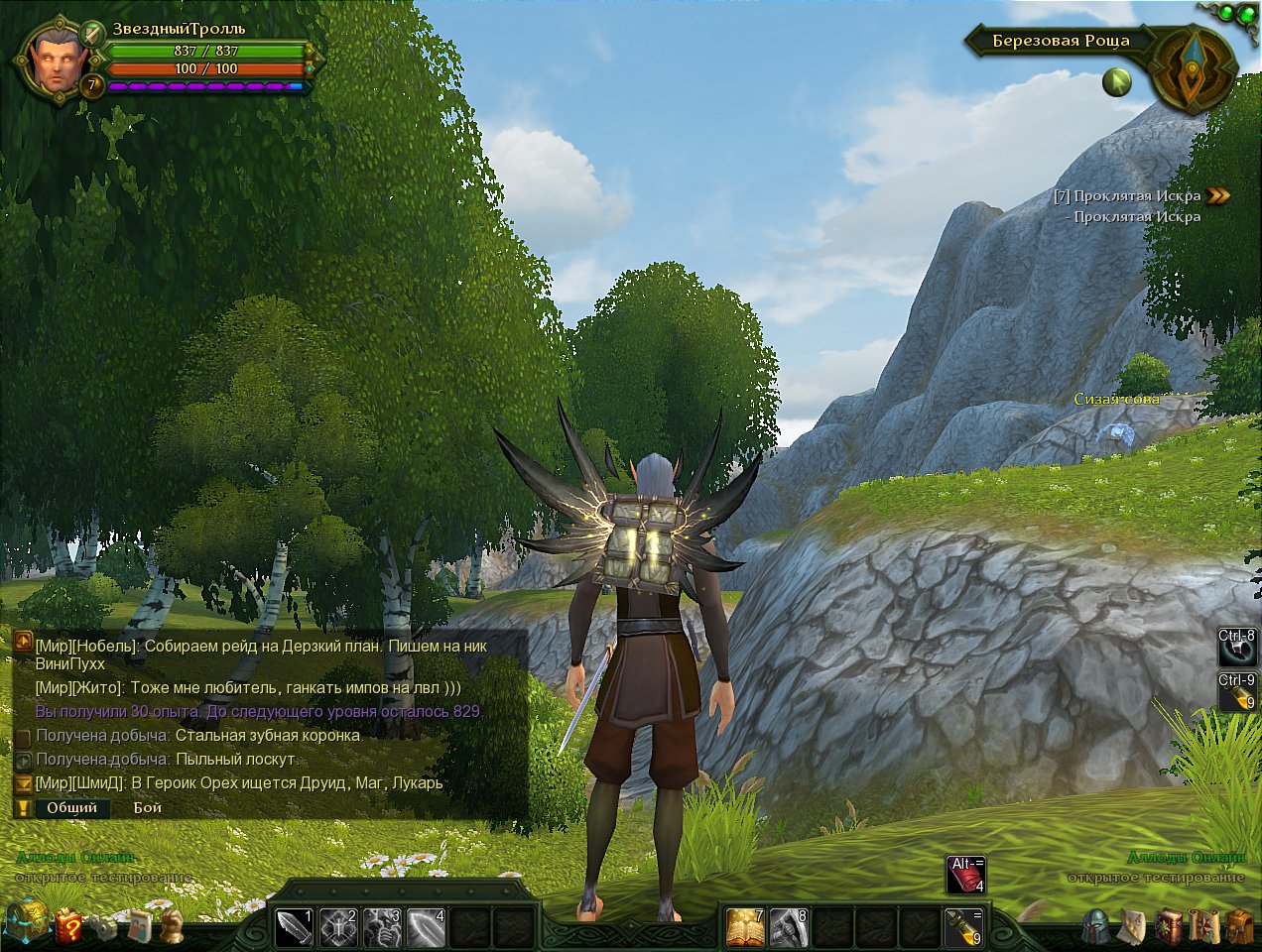Click the green arrow button near the compass
Viewport: 1262px width, 952px height.
pyautogui.click(x=1117, y=81)
